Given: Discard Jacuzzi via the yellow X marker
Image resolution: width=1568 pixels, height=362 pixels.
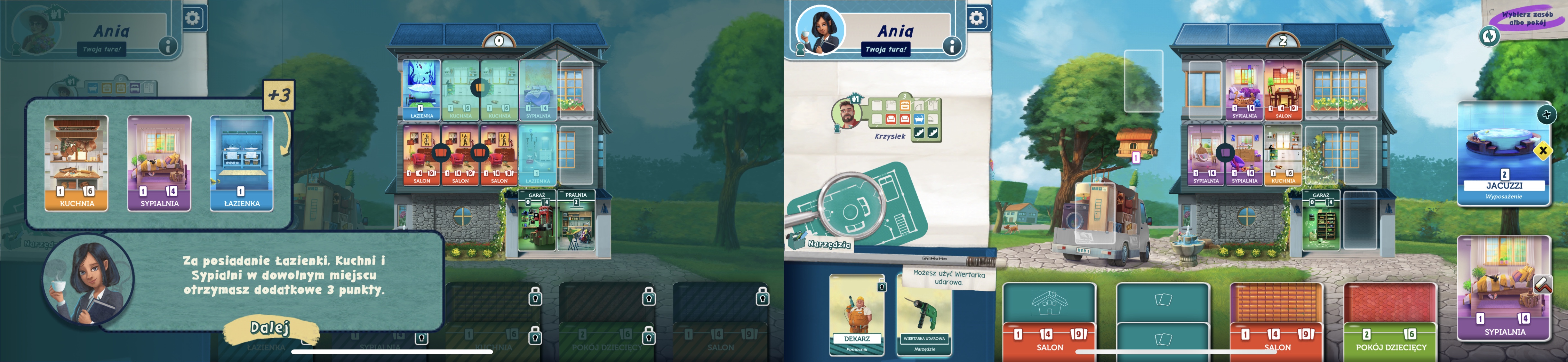Looking at the screenshot, I should (x=1543, y=151).
